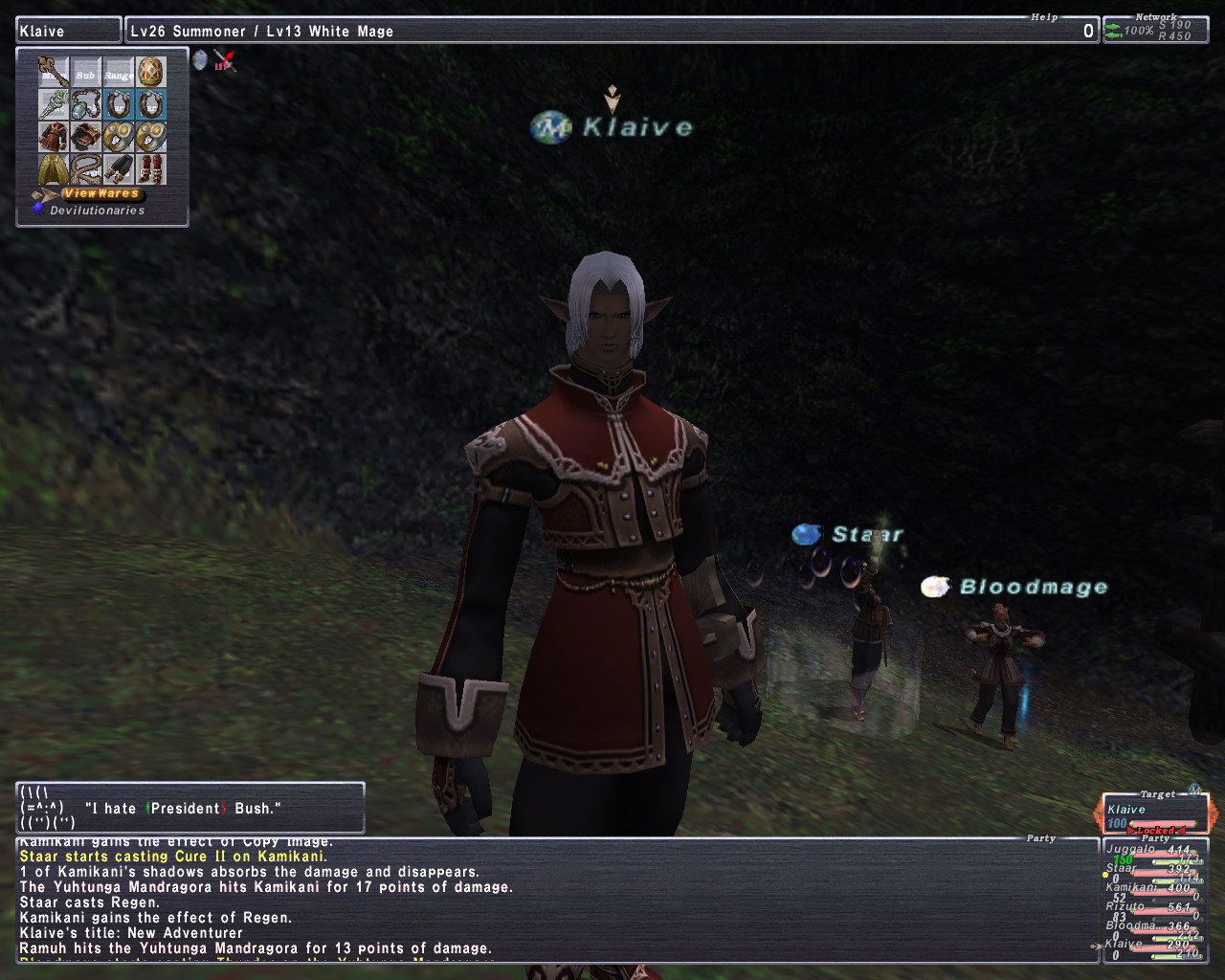Select the golden cape back slot

coord(53,169)
